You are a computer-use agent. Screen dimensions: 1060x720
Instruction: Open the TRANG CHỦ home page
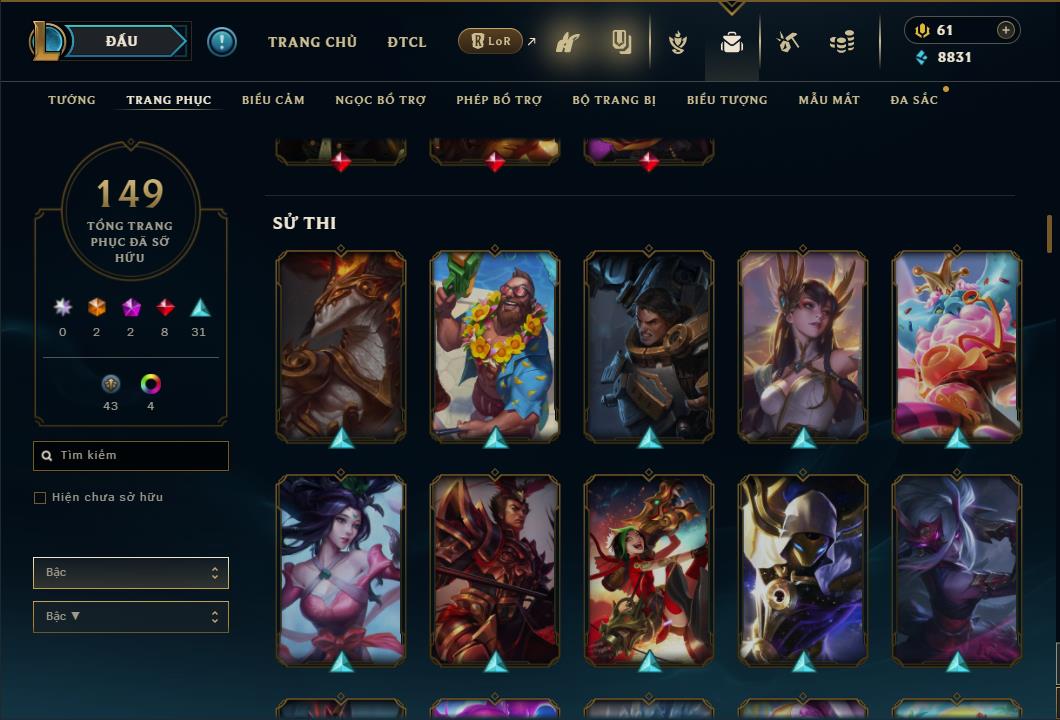[312, 42]
